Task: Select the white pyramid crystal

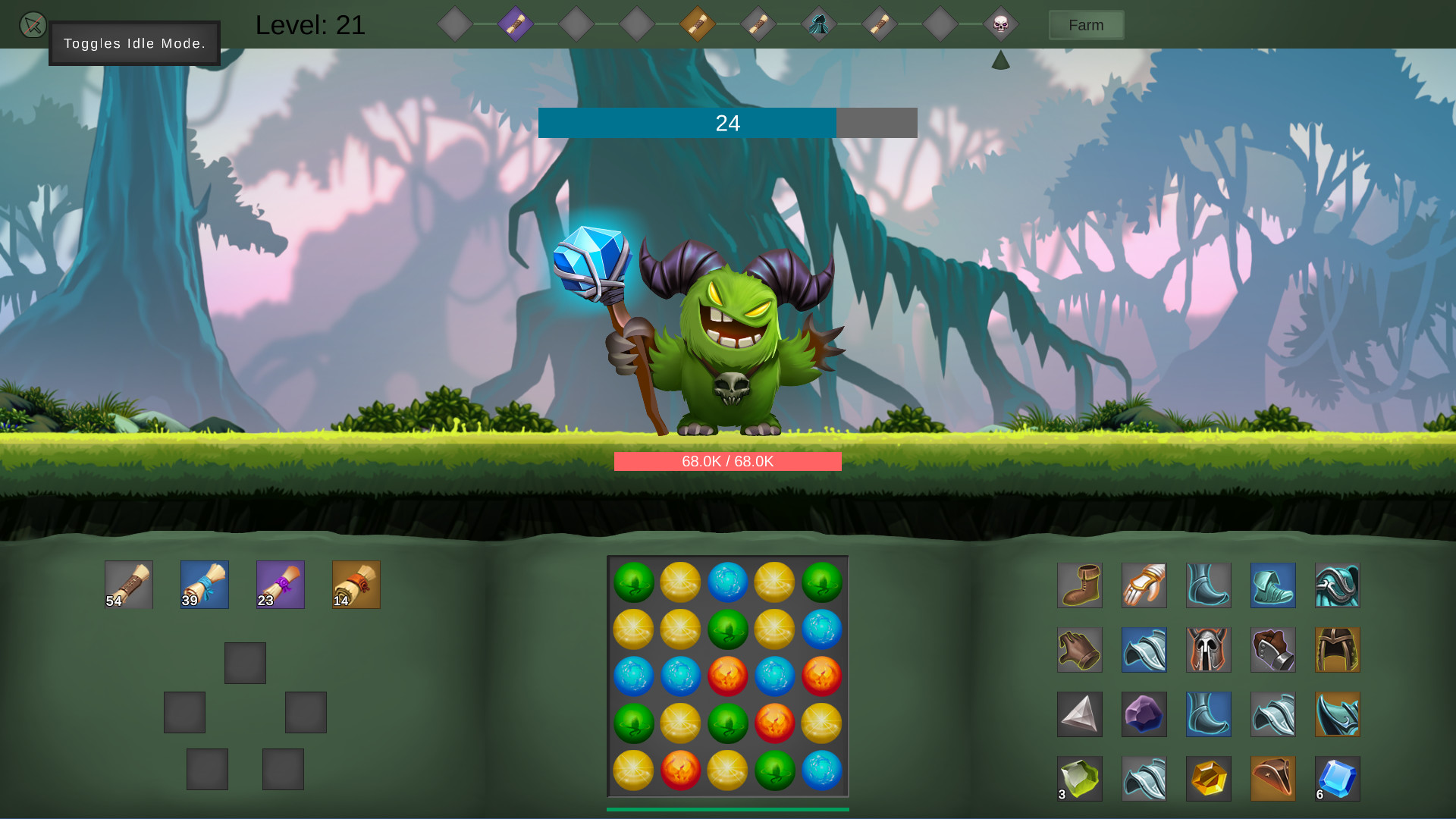Action: click(1080, 714)
